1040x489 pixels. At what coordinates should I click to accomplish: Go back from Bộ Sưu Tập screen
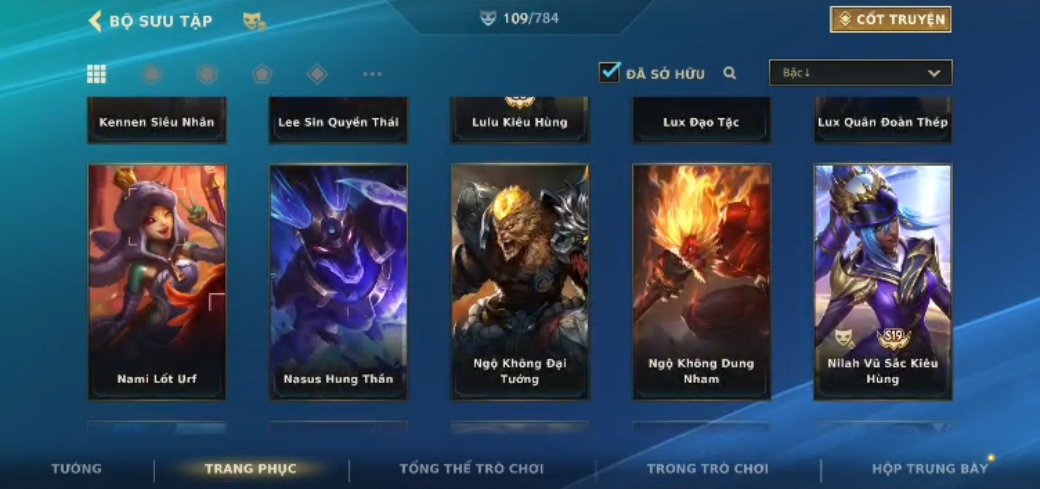point(96,21)
